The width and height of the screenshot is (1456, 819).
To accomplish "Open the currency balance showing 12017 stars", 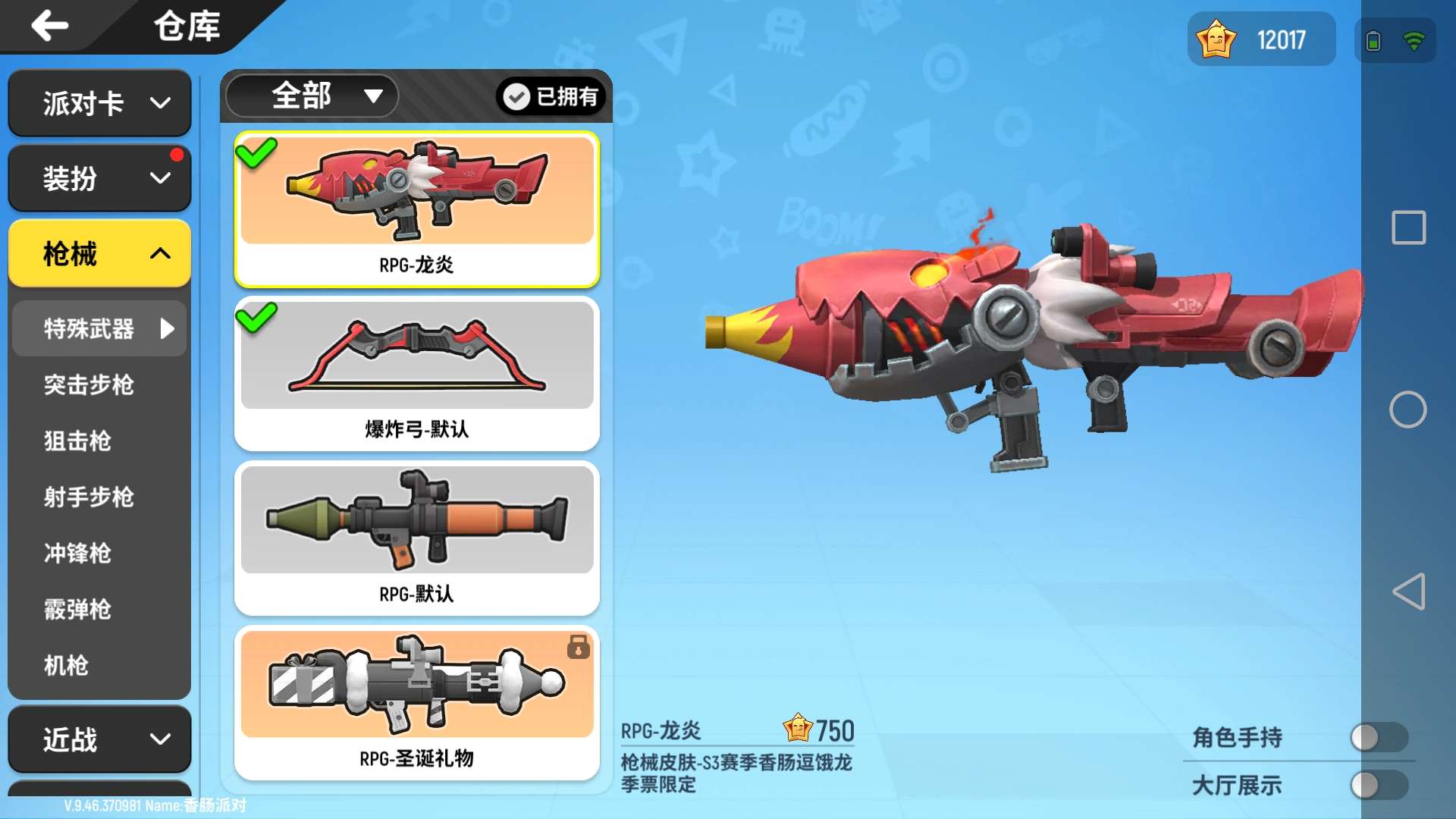I will tap(1261, 39).
